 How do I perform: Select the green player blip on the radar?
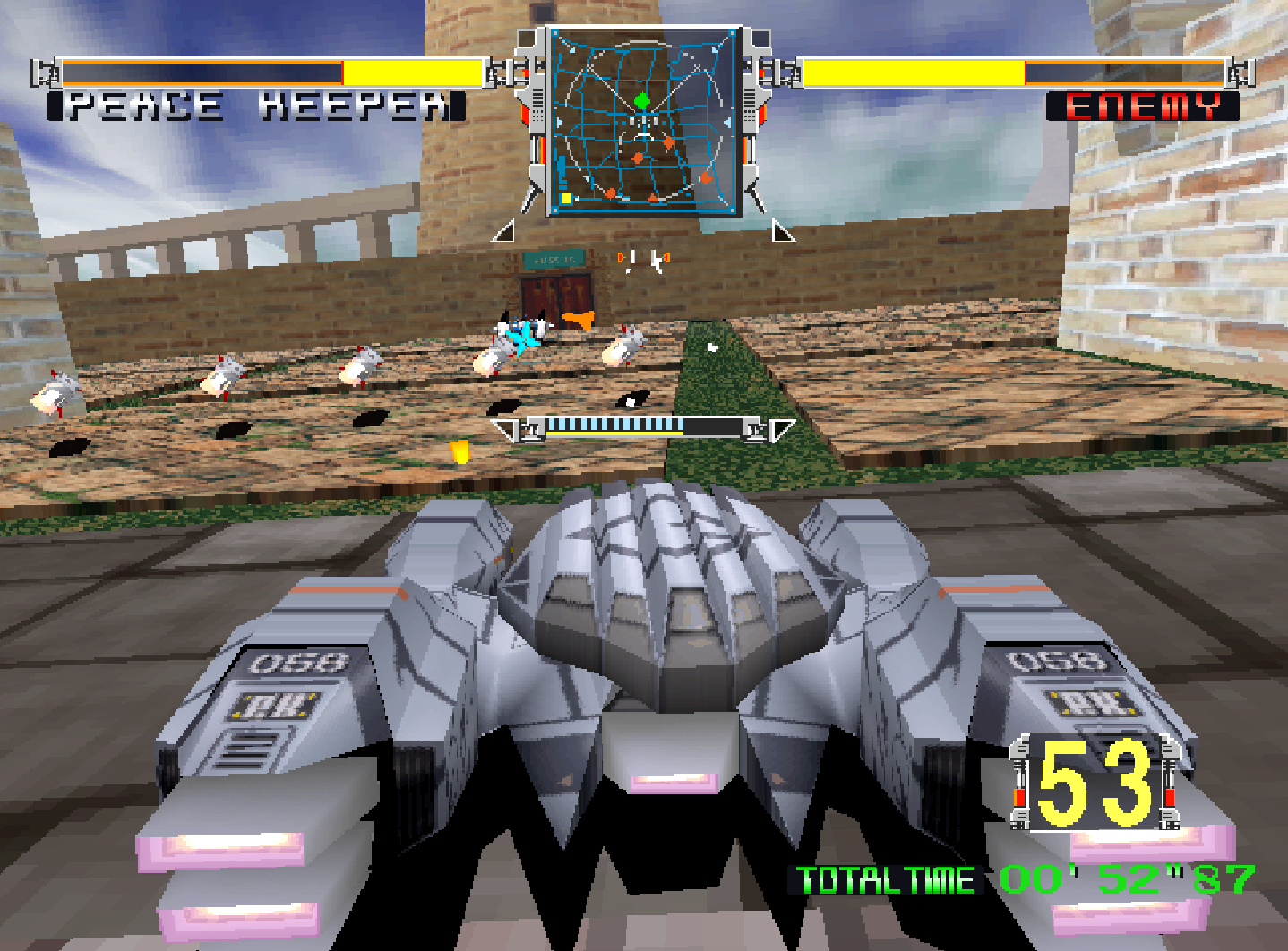pyautogui.click(x=643, y=99)
